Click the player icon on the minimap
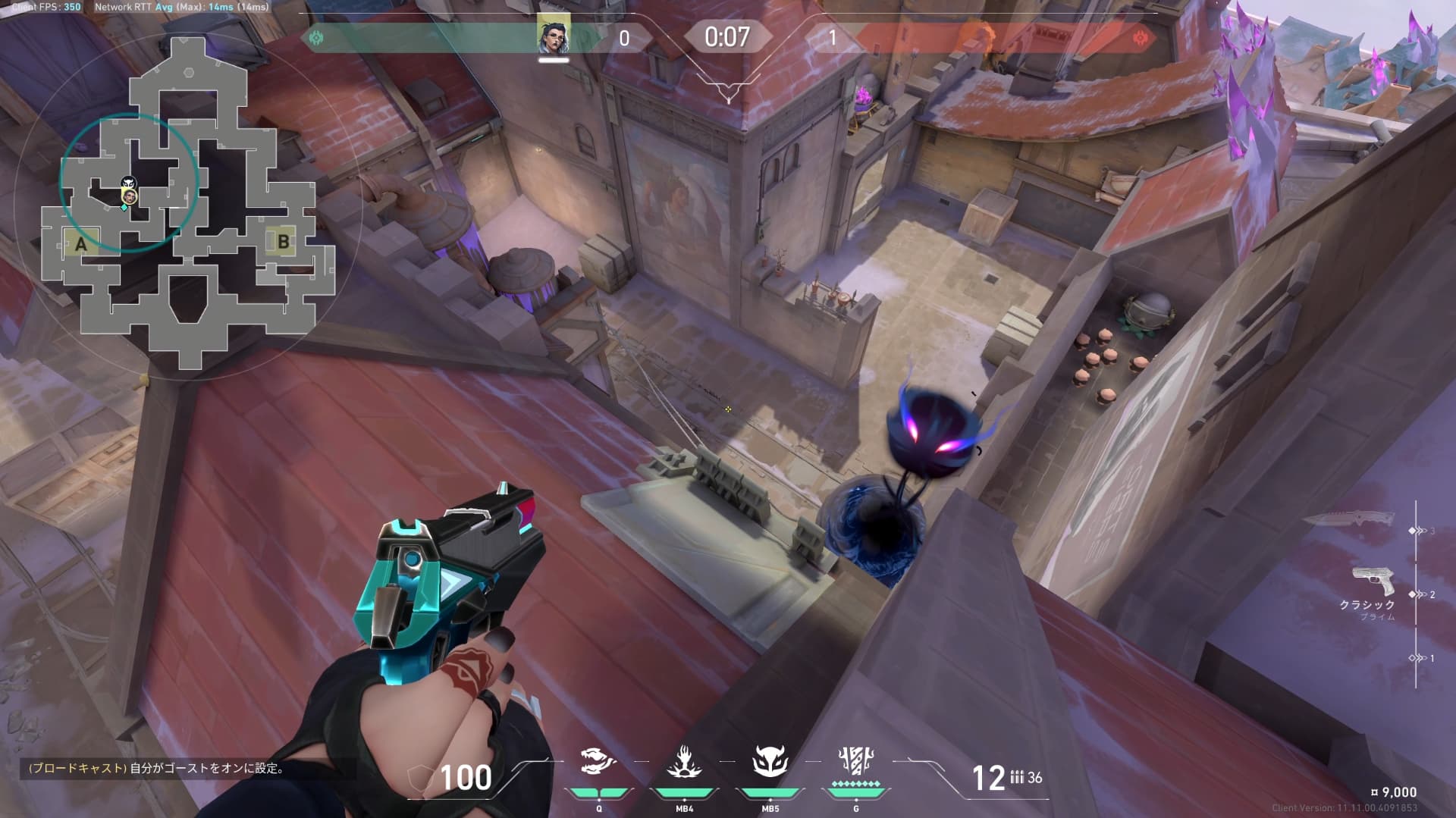The image size is (1456, 818). point(130,197)
